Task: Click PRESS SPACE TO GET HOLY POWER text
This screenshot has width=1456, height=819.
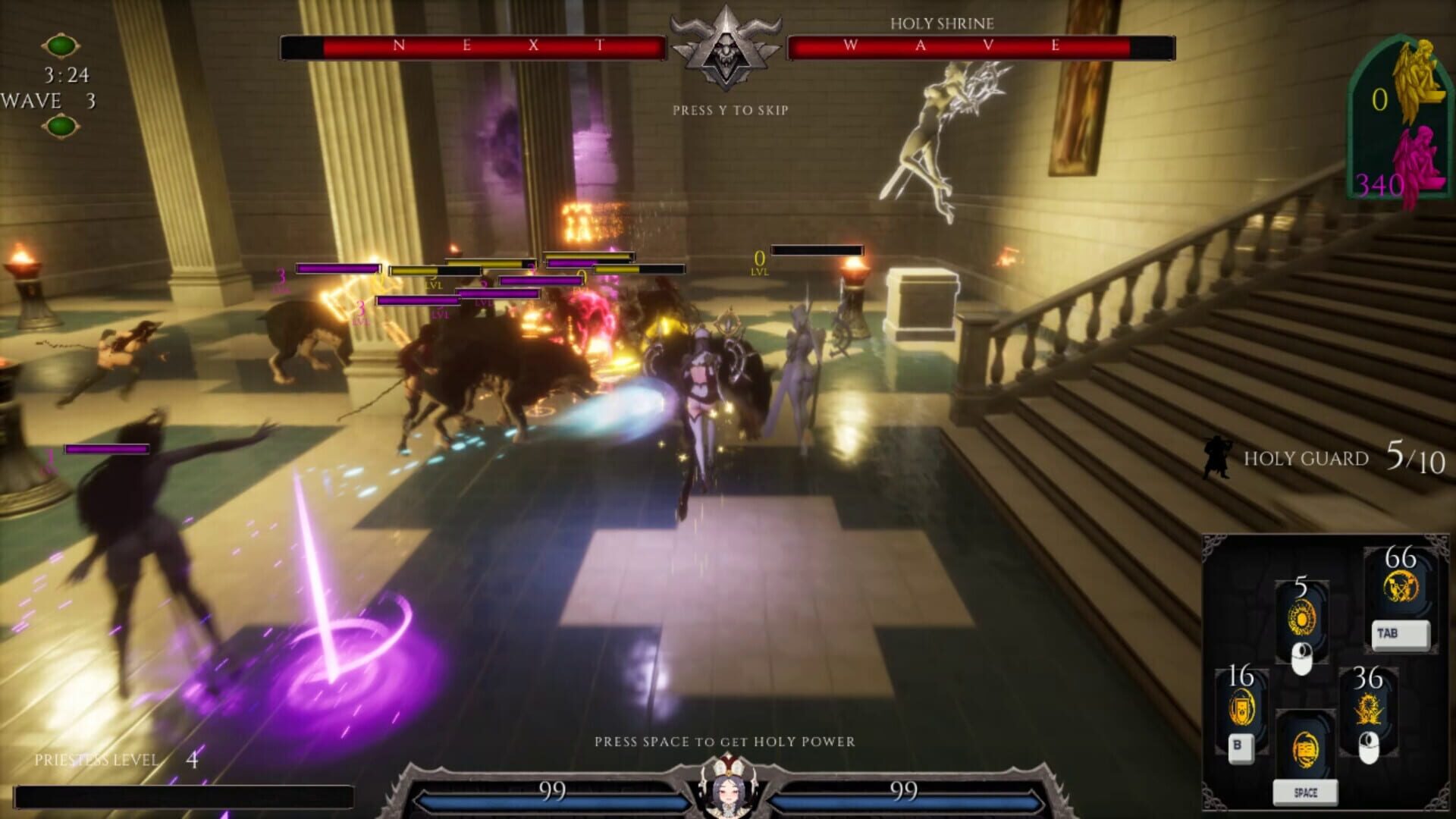Action: pyautogui.click(x=726, y=743)
